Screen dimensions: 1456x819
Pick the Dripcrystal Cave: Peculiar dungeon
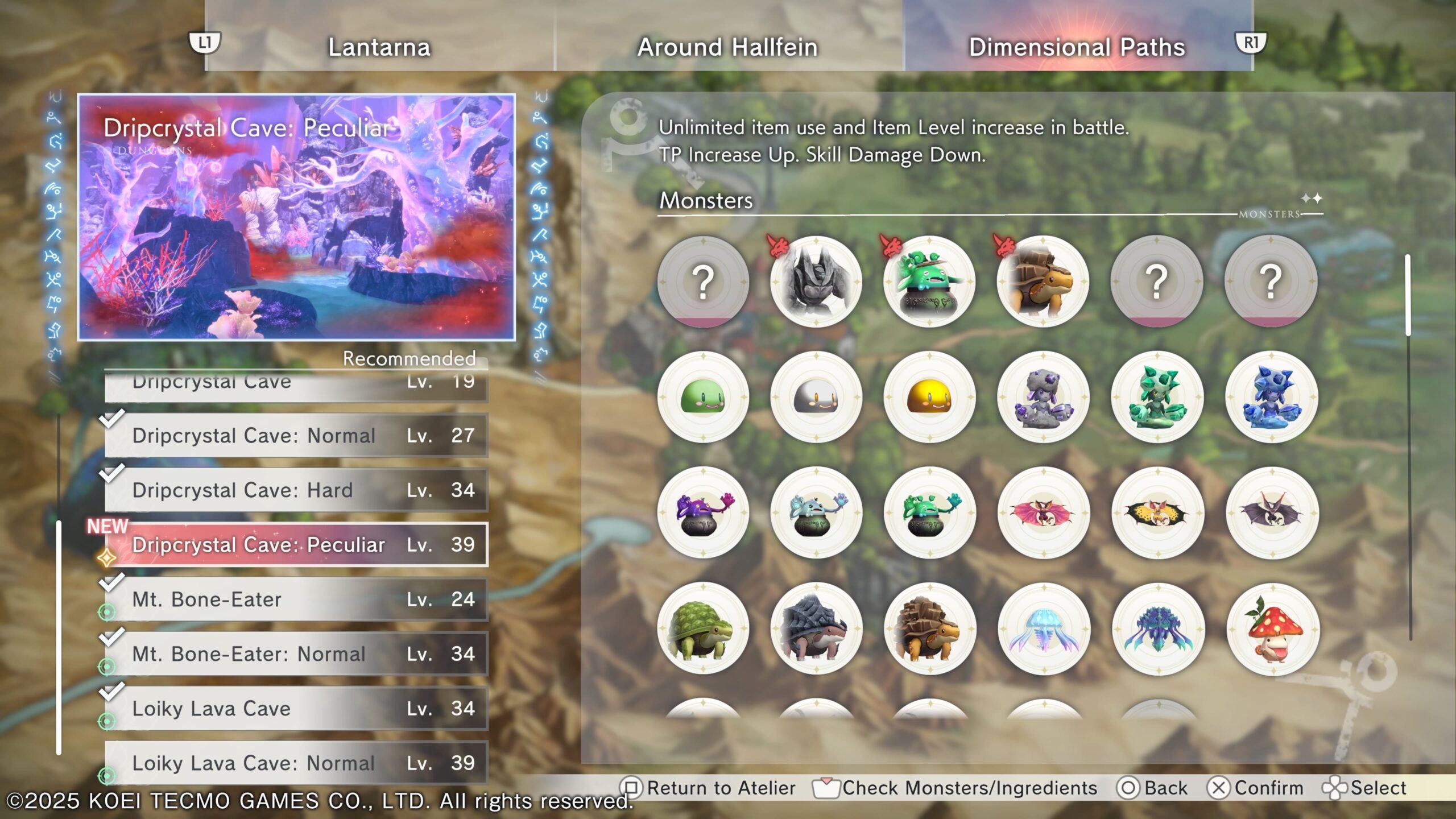(x=296, y=545)
